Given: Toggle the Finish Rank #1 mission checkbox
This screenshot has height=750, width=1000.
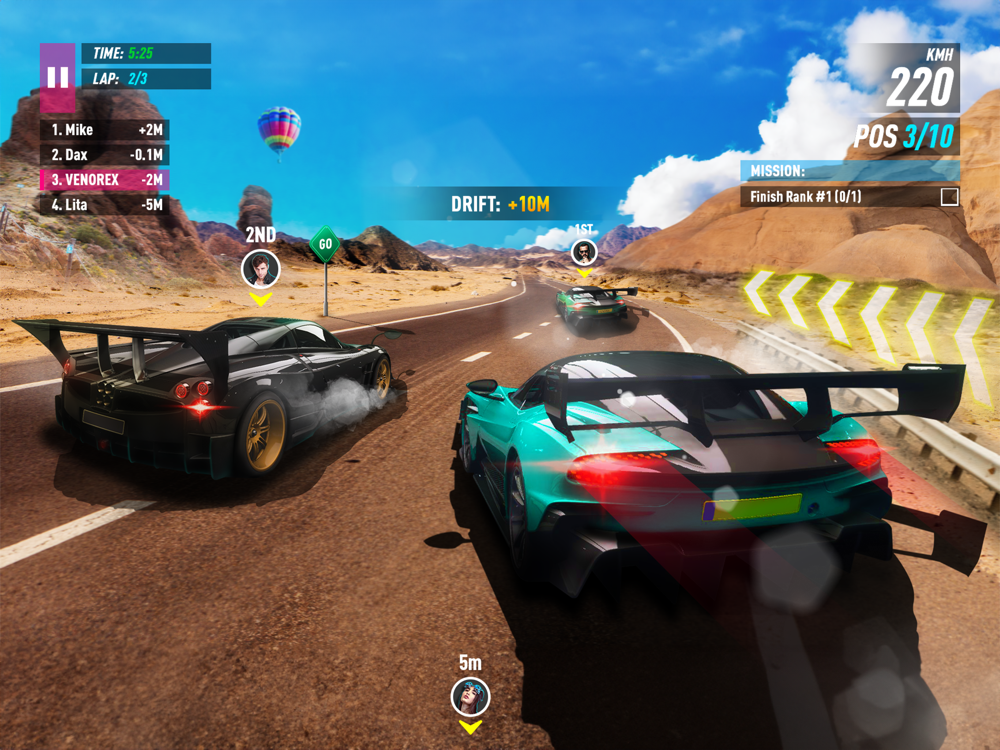Looking at the screenshot, I should pyautogui.click(x=949, y=197).
